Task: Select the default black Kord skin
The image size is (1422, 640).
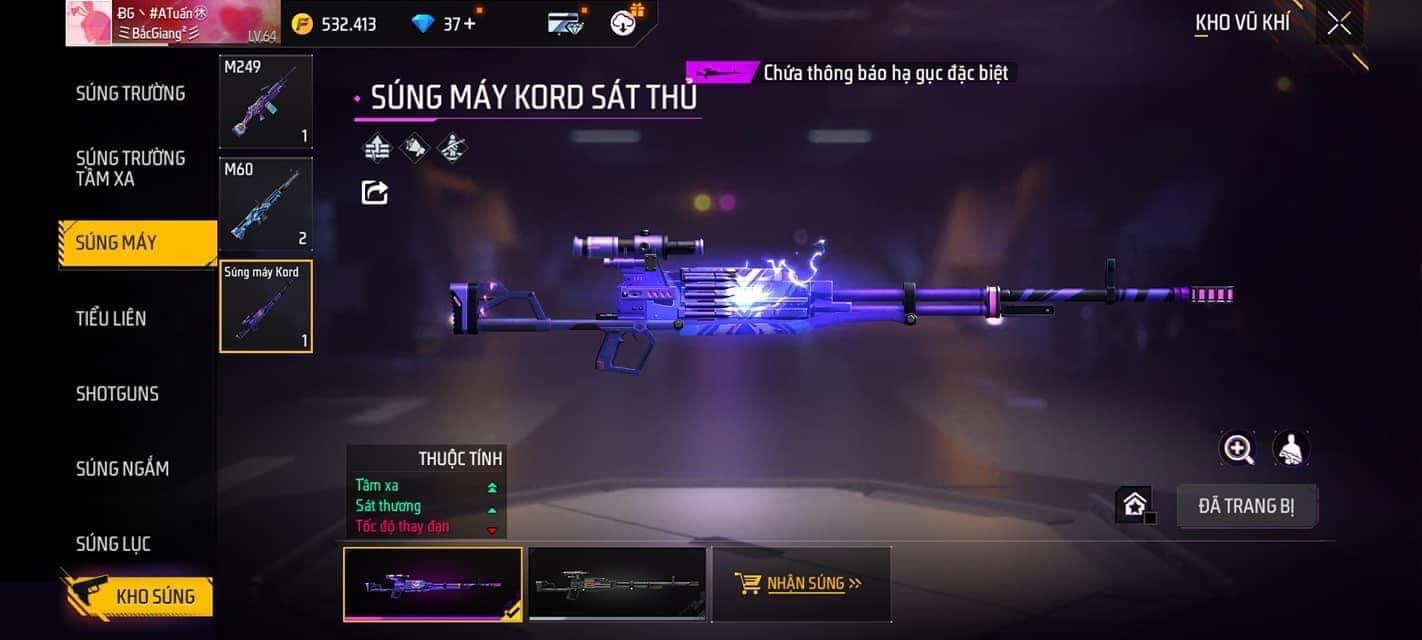Action: pyautogui.click(x=617, y=584)
